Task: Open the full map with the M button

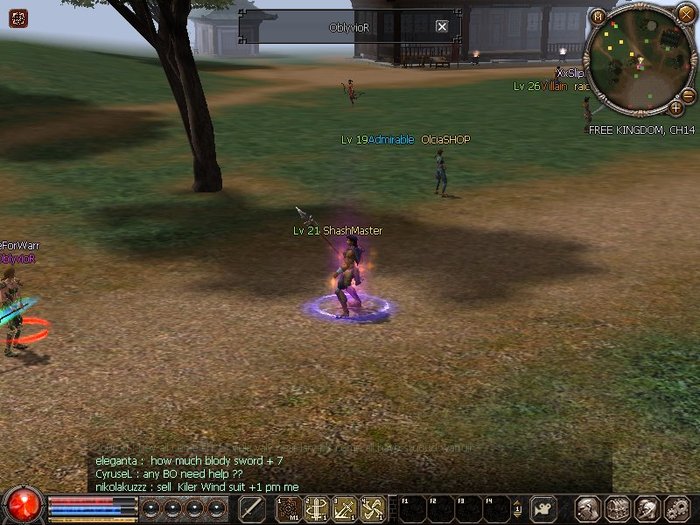Action: pyautogui.click(x=598, y=16)
